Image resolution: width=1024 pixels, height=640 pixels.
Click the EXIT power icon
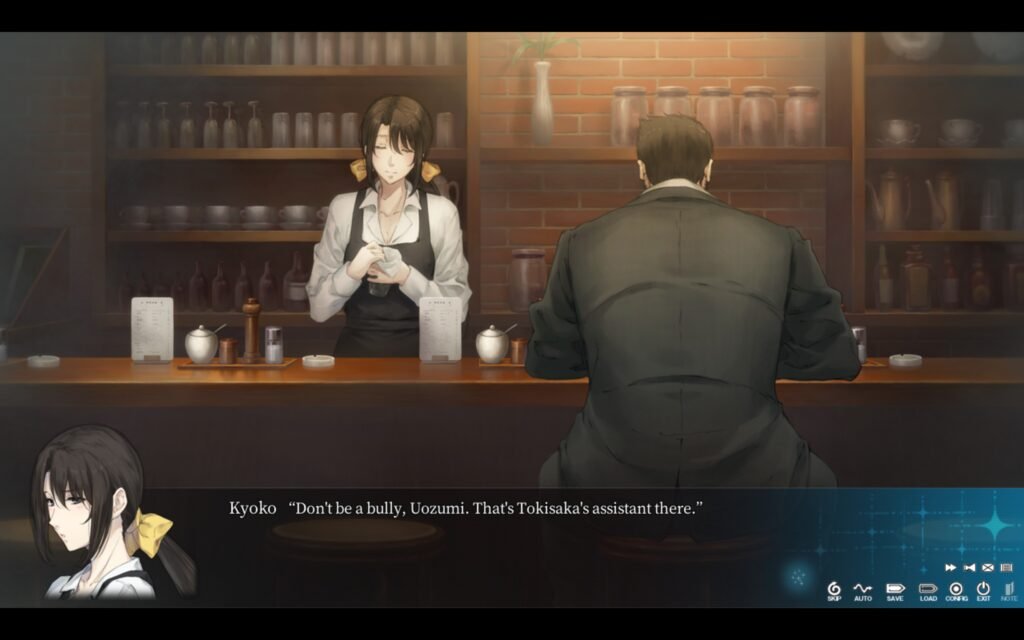tap(983, 590)
